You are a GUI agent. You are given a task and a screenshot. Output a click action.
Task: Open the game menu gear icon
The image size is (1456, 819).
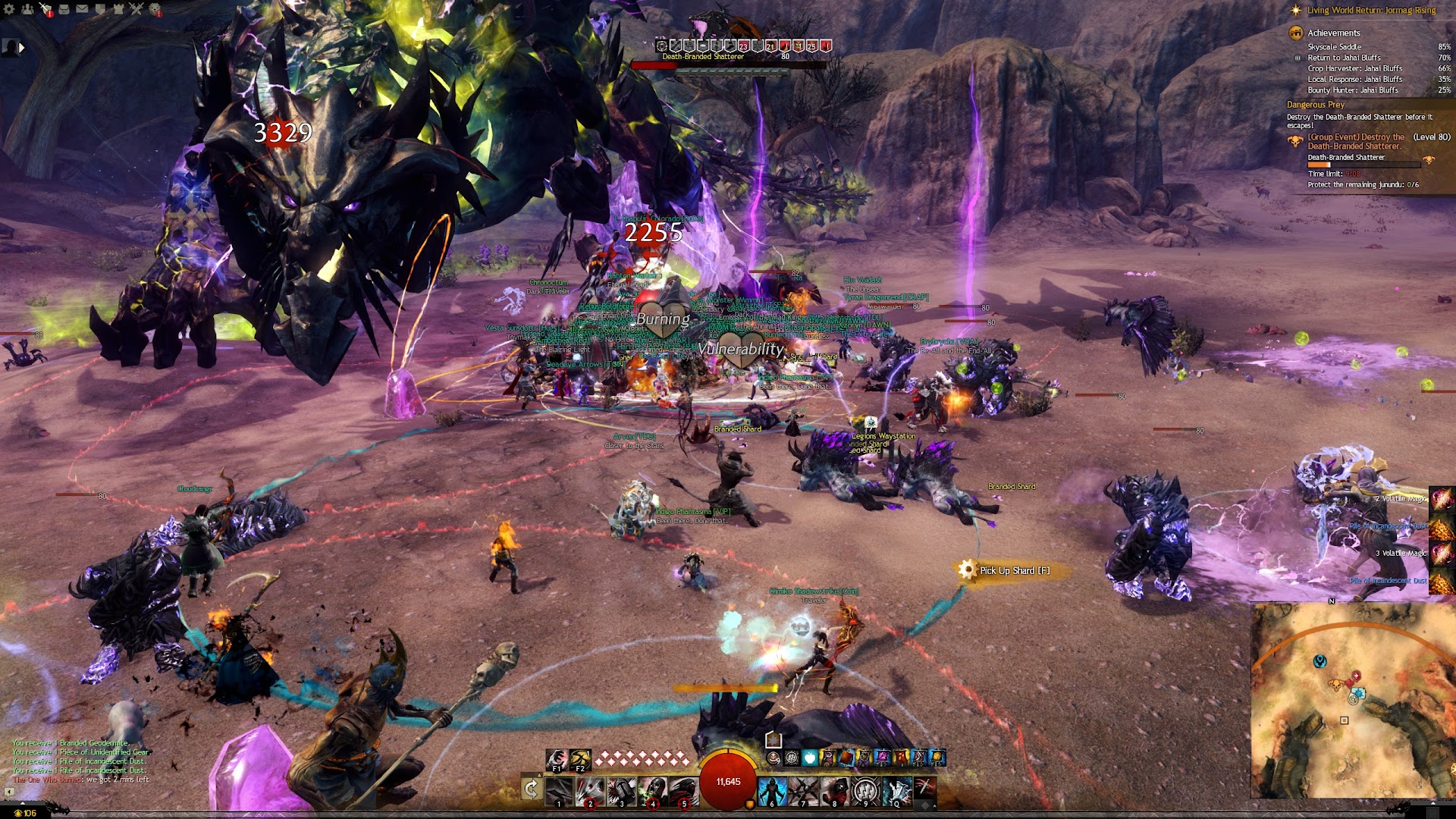pyautogui.click(x=9, y=9)
